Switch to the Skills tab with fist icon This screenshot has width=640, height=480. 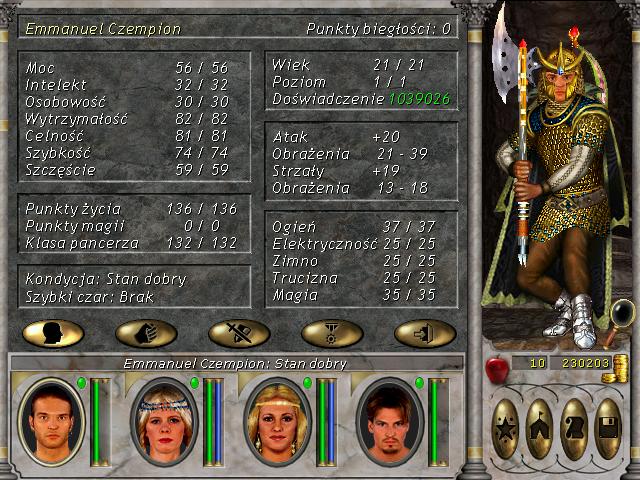click(146, 333)
